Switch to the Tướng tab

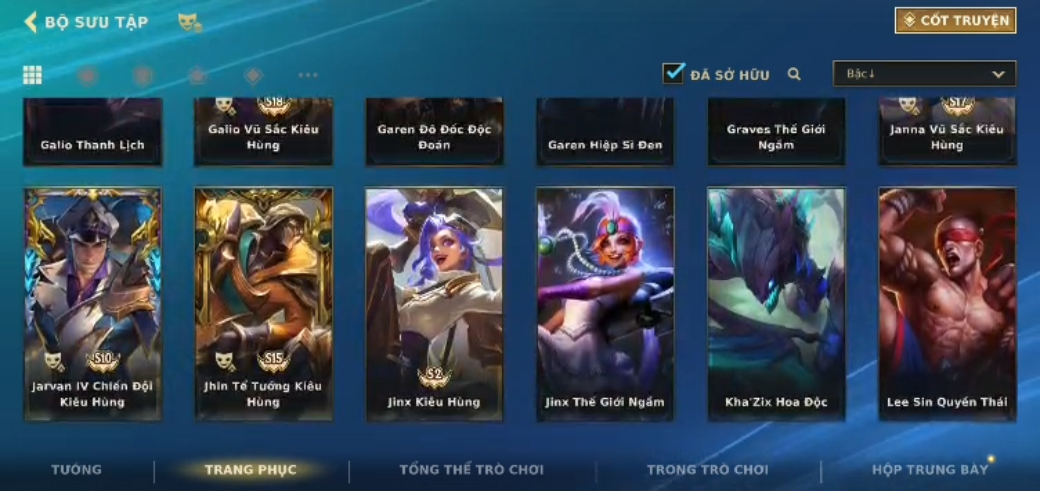pyautogui.click(x=77, y=470)
